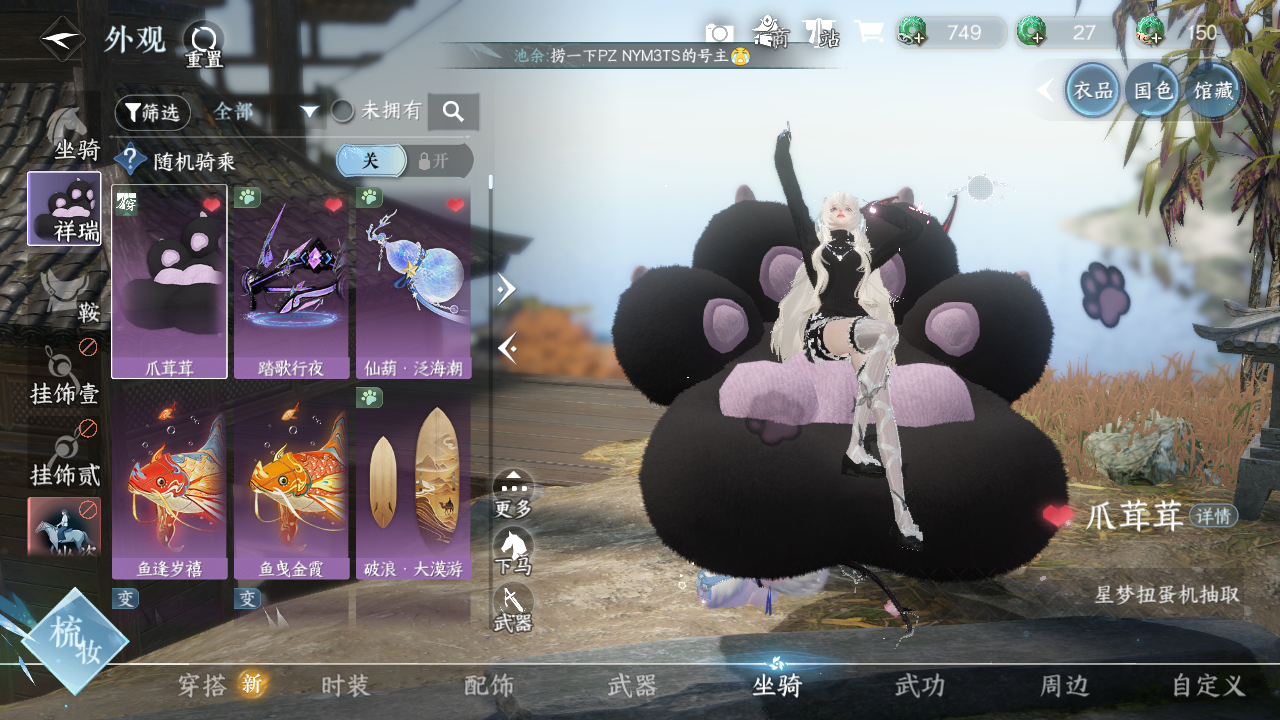Open the shopping cart icon
The height and width of the screenshot is (720, 1280).
(868, 33)
